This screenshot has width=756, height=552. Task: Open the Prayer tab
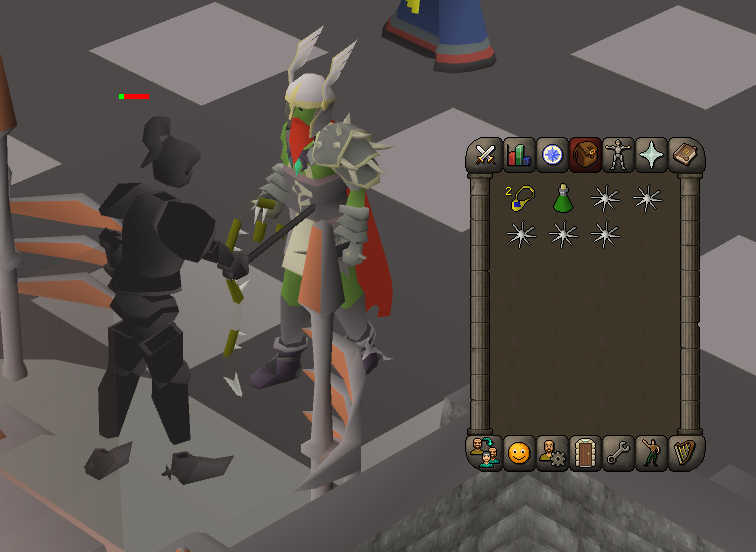[x=652, y=155]
